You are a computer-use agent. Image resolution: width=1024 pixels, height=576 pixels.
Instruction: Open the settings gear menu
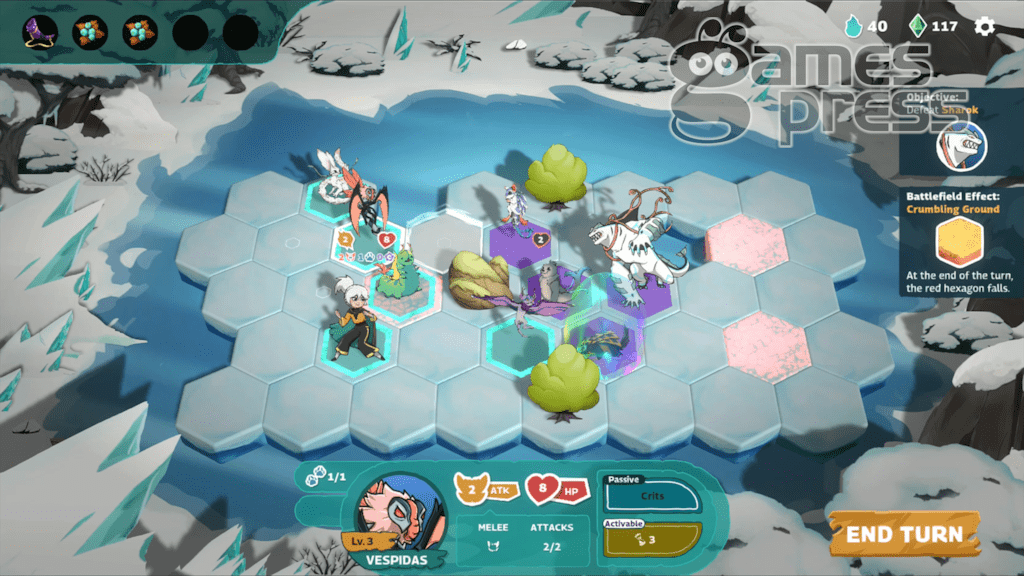tap(985, 26)
